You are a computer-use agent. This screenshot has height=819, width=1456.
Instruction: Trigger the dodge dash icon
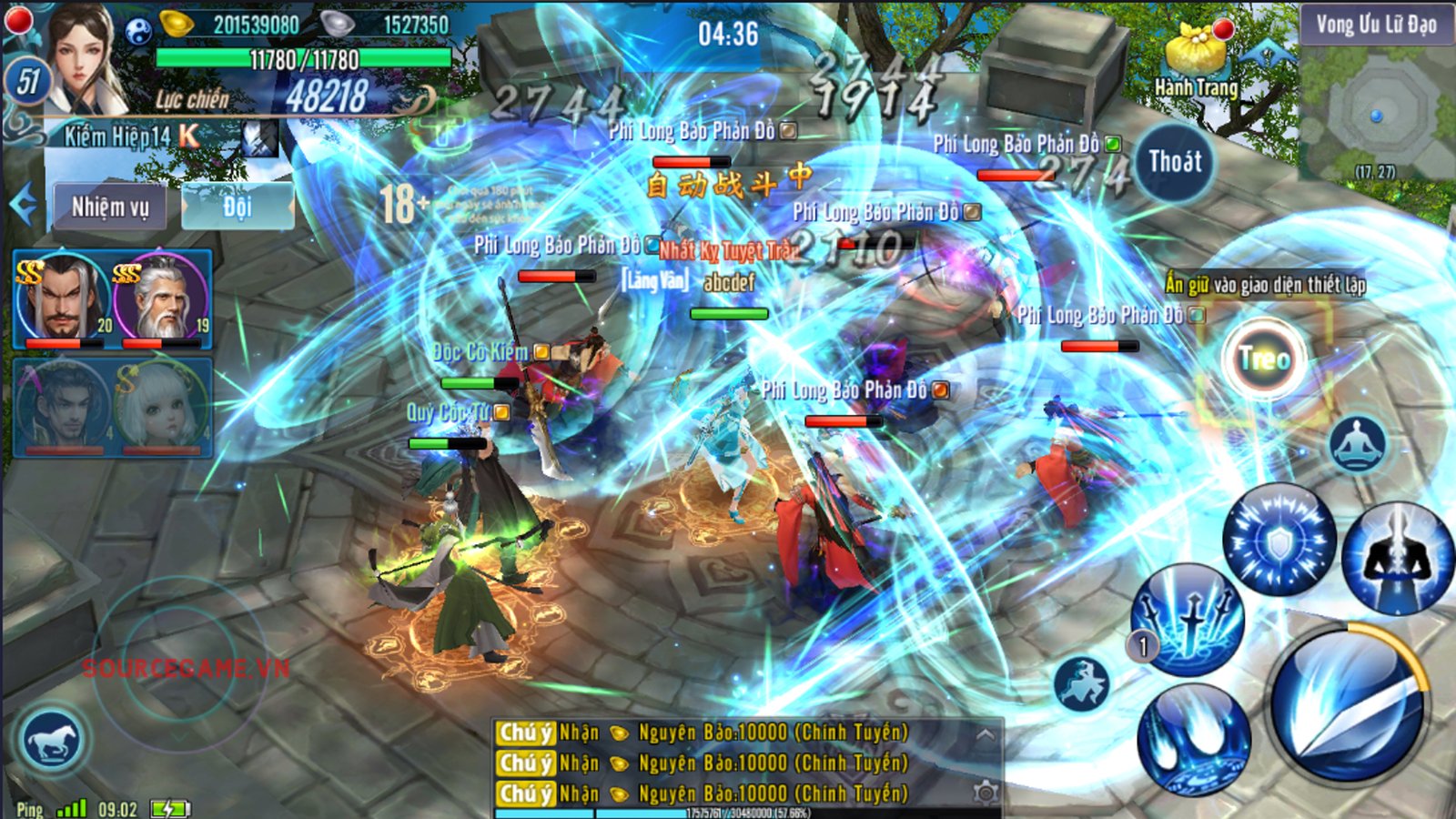tap(1082, 683)
